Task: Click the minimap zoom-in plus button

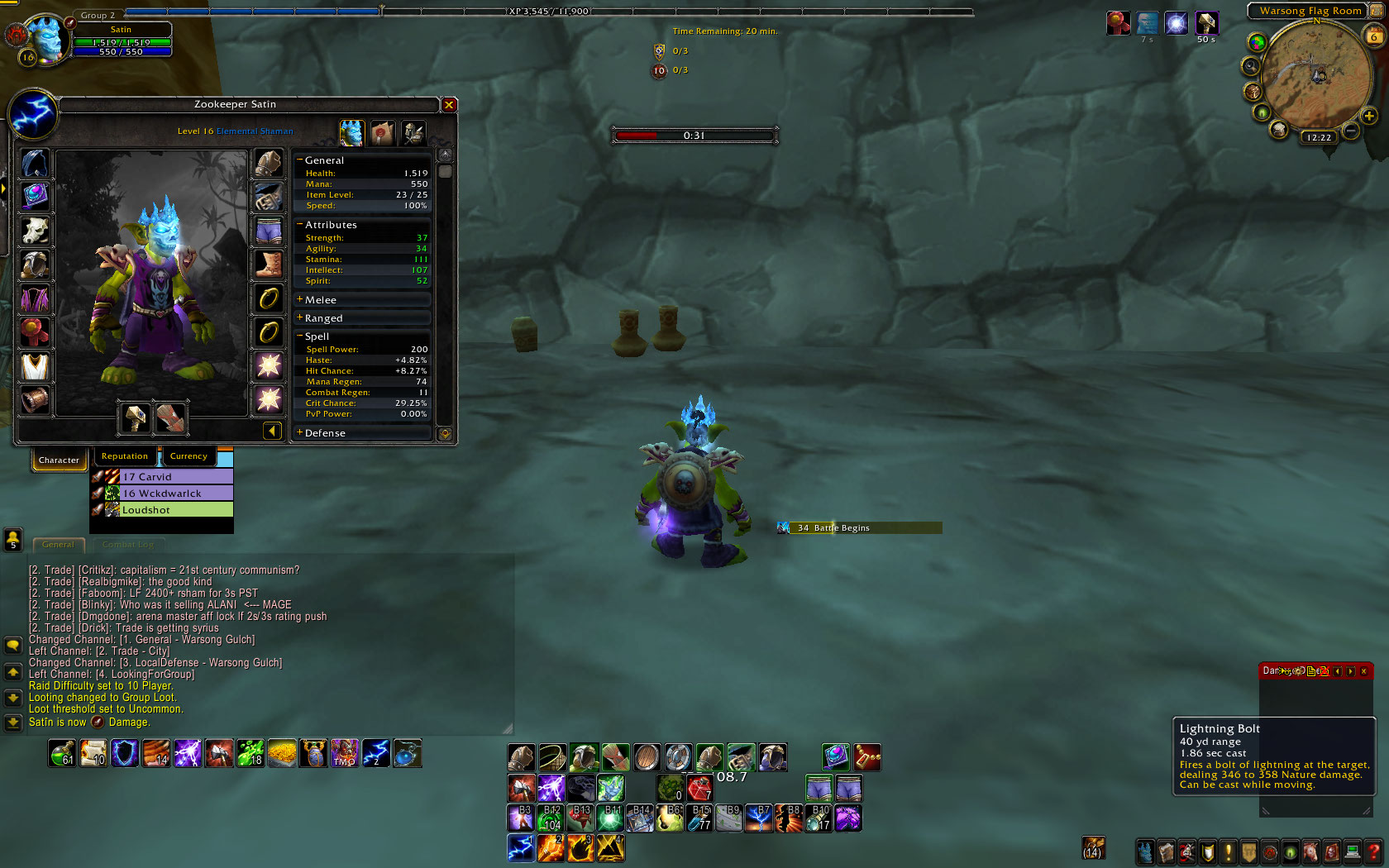Action: click(x=1369, y=117)
